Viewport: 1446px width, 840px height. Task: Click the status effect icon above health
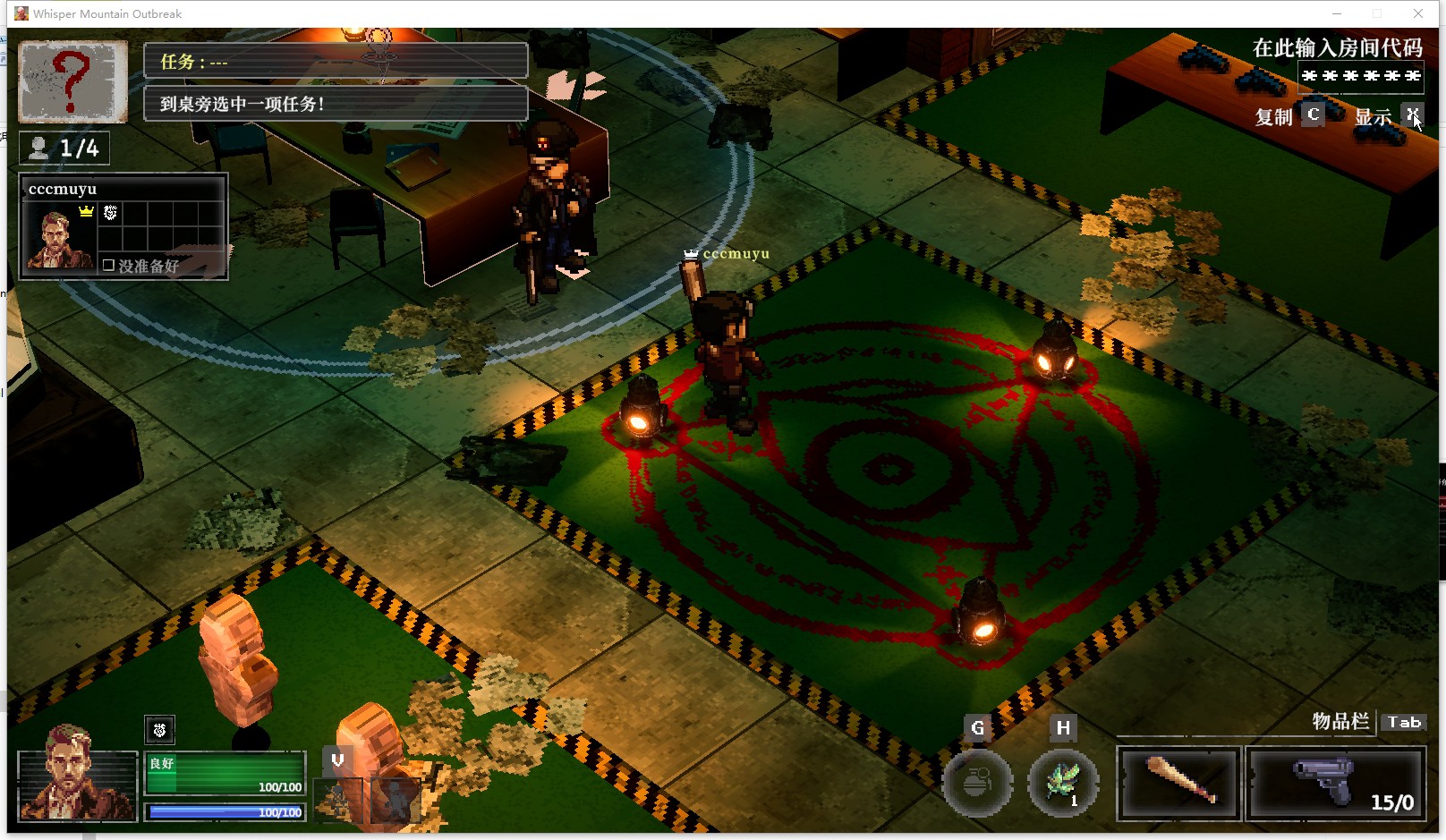[x=159, y=730]
